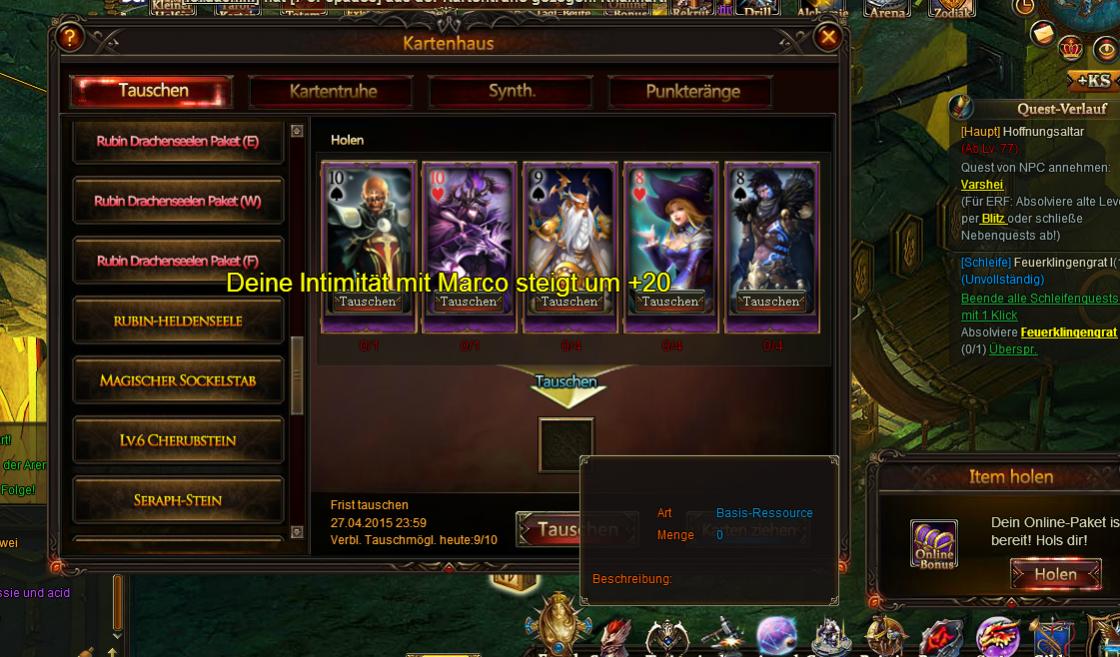Close the Kartenhaus window
This screenshot has width=1120, height=657.
828,38
